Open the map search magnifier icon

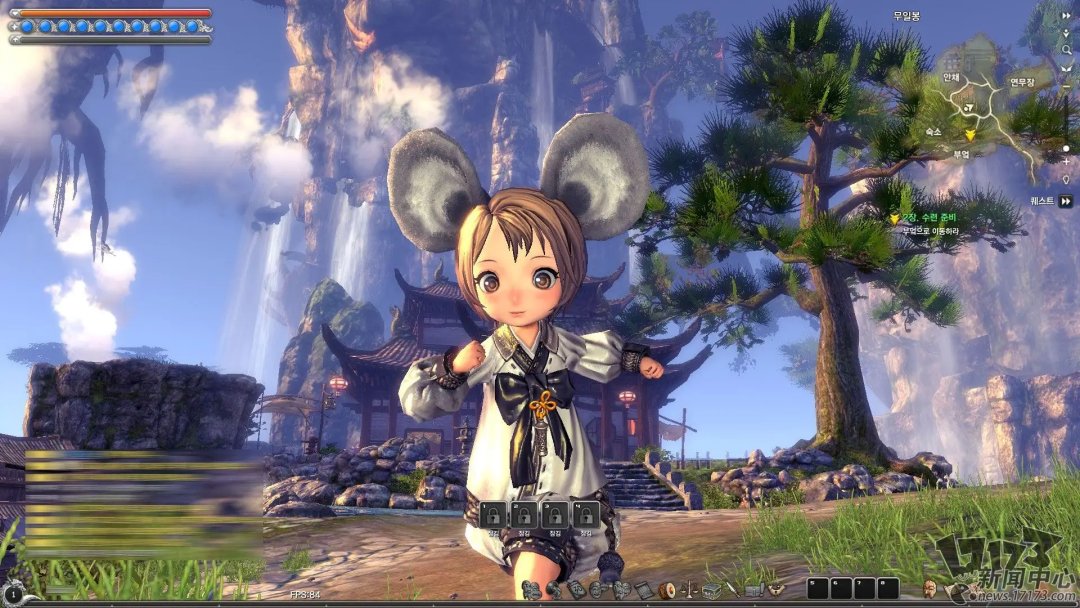1066,50
